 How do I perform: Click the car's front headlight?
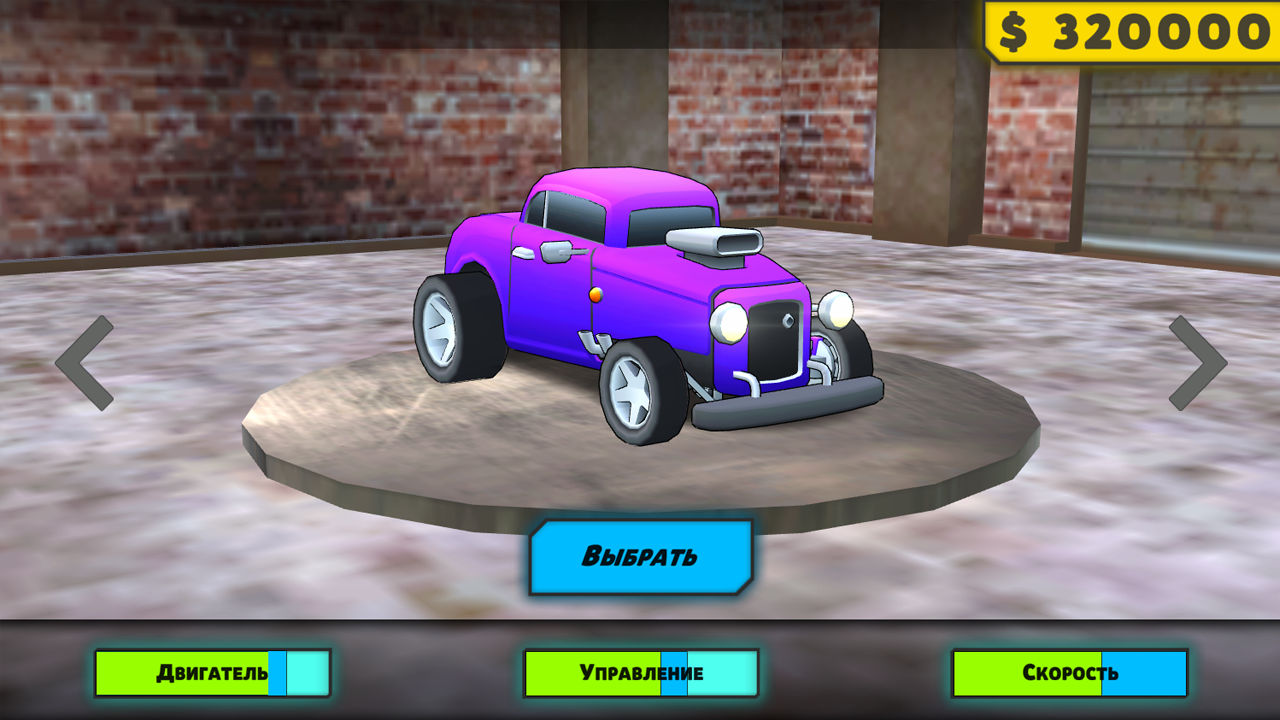729,323
